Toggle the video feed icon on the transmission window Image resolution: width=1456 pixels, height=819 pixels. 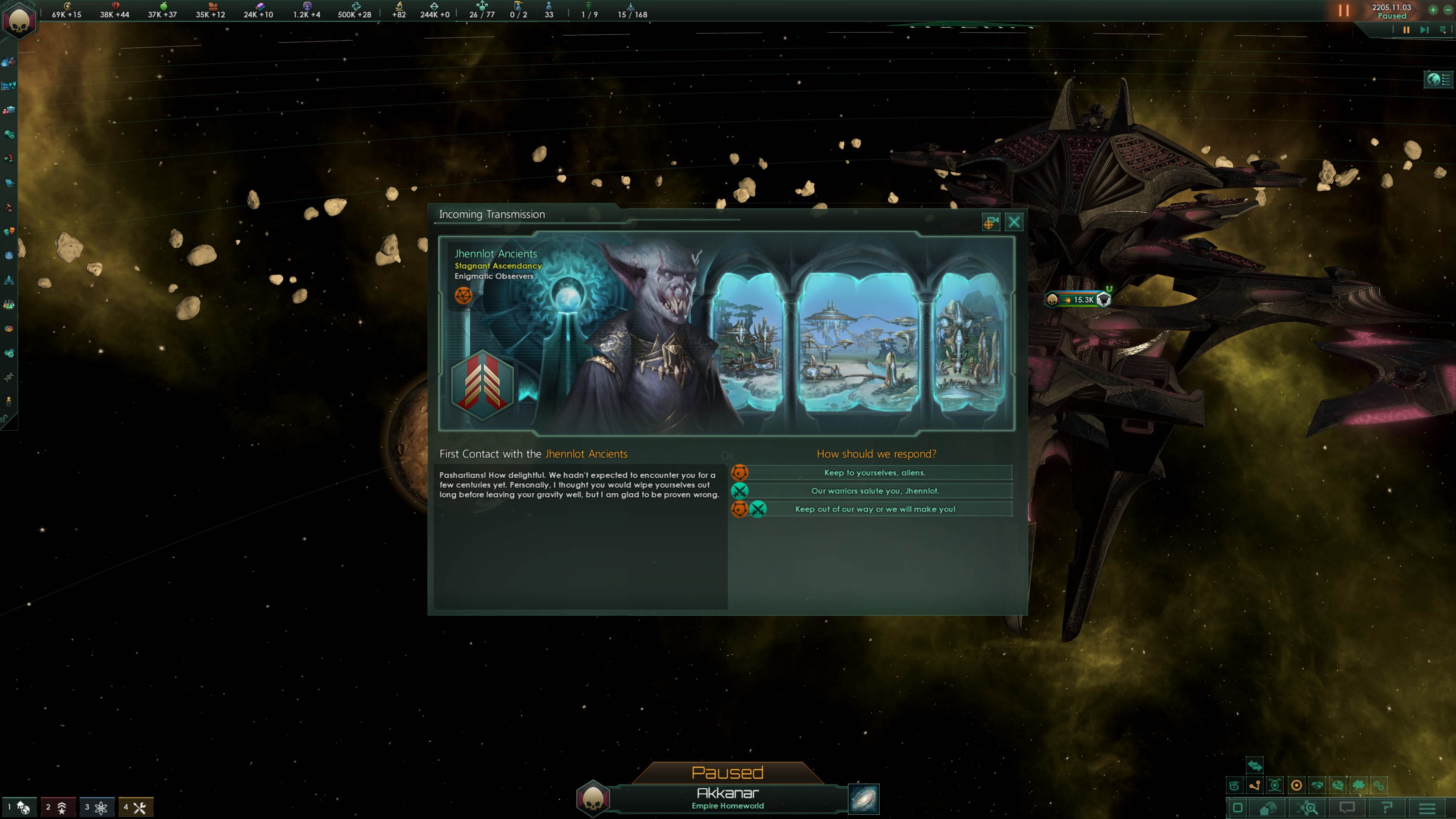[992, 221]
